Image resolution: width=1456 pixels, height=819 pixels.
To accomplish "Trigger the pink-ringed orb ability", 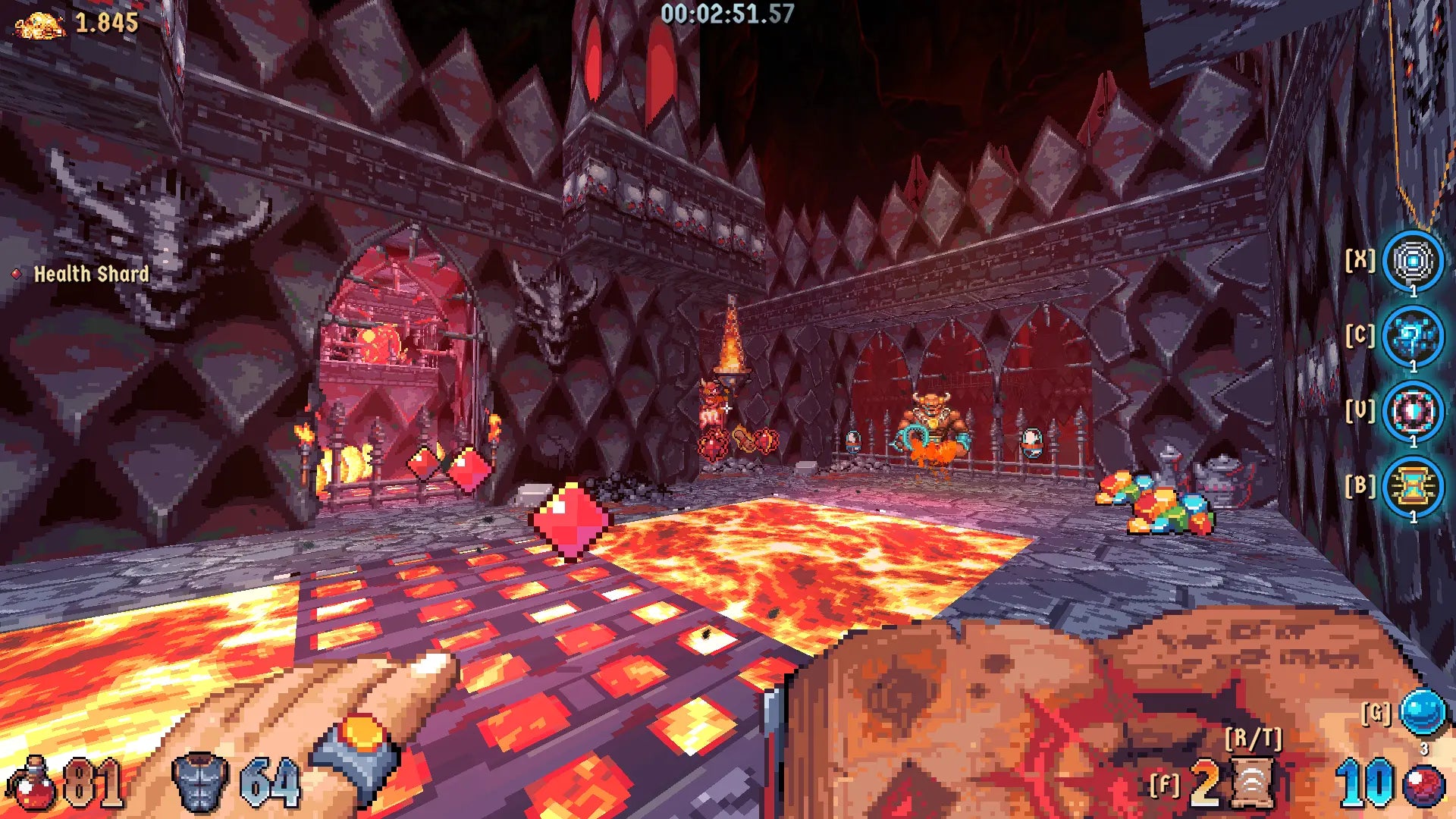I will (1412, 412).
